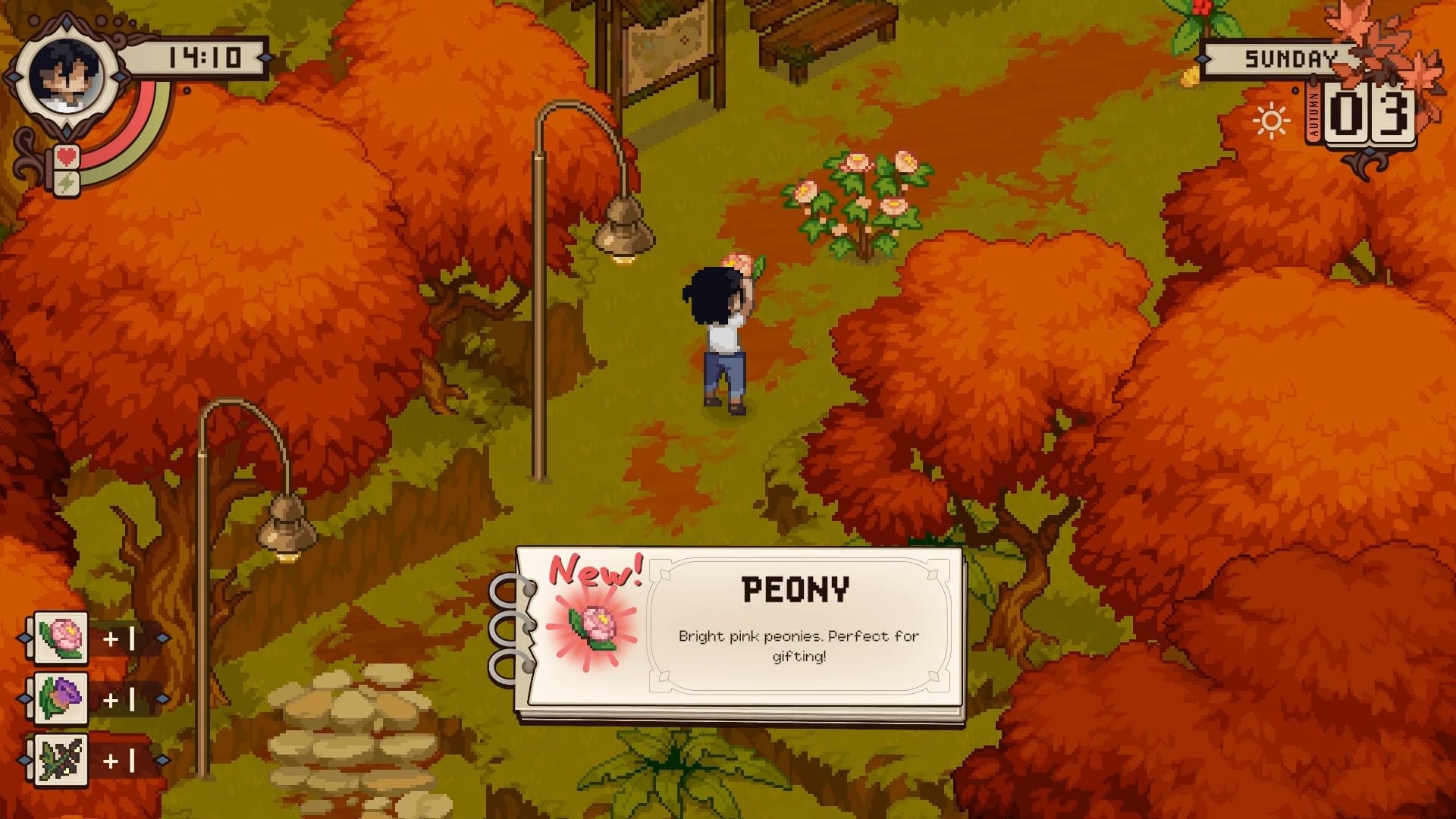Screen dimensions: 1456x819
Task: Select the pink peony pickup icon
Action: 61,639
